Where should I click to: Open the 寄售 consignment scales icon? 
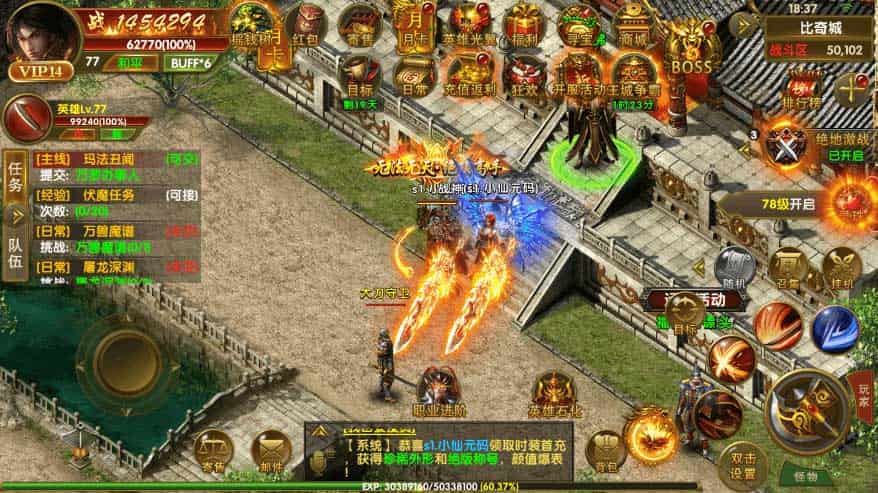pos(213,448)
